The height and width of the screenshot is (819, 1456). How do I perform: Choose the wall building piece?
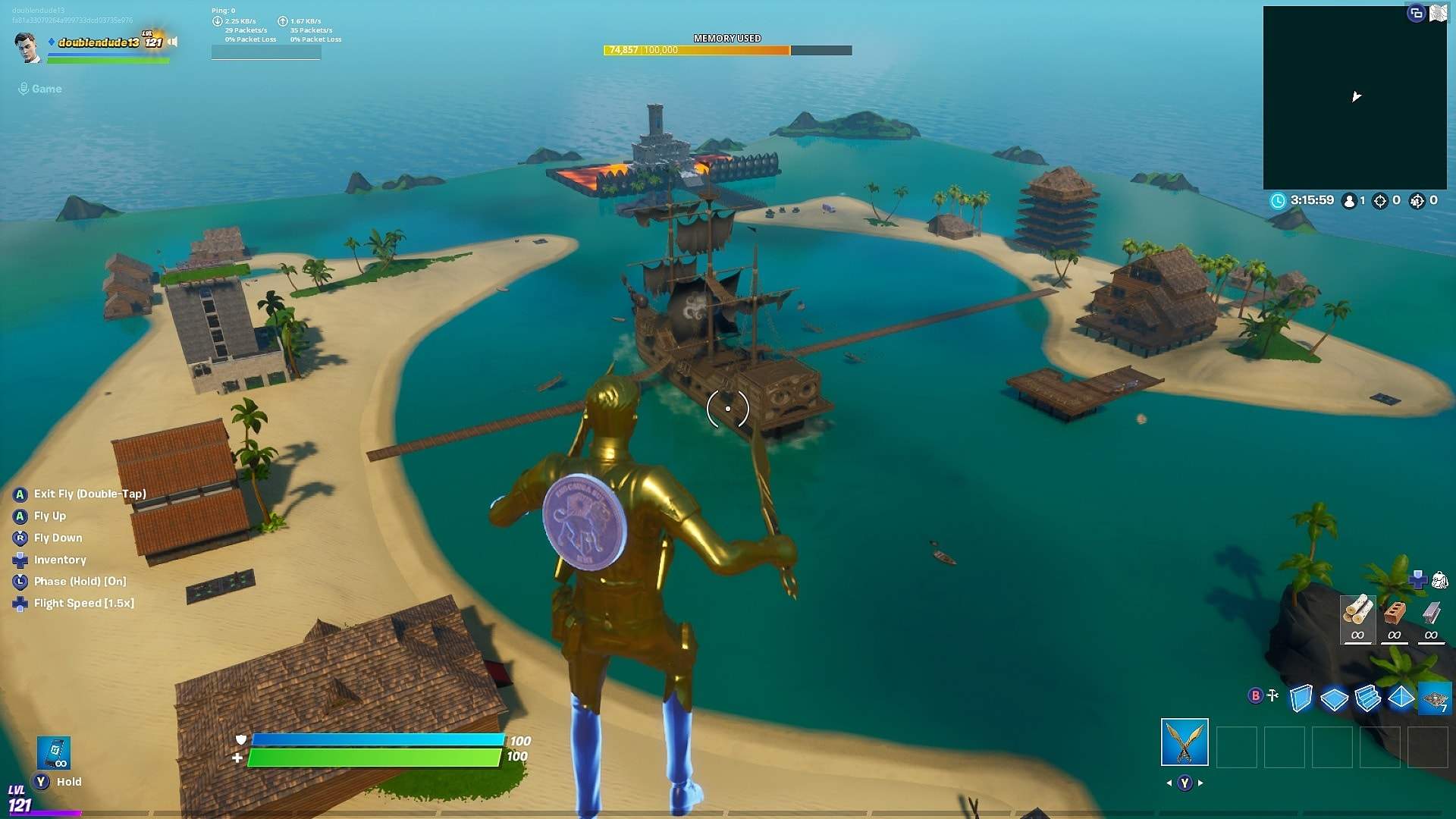(x=1301, y=698)
